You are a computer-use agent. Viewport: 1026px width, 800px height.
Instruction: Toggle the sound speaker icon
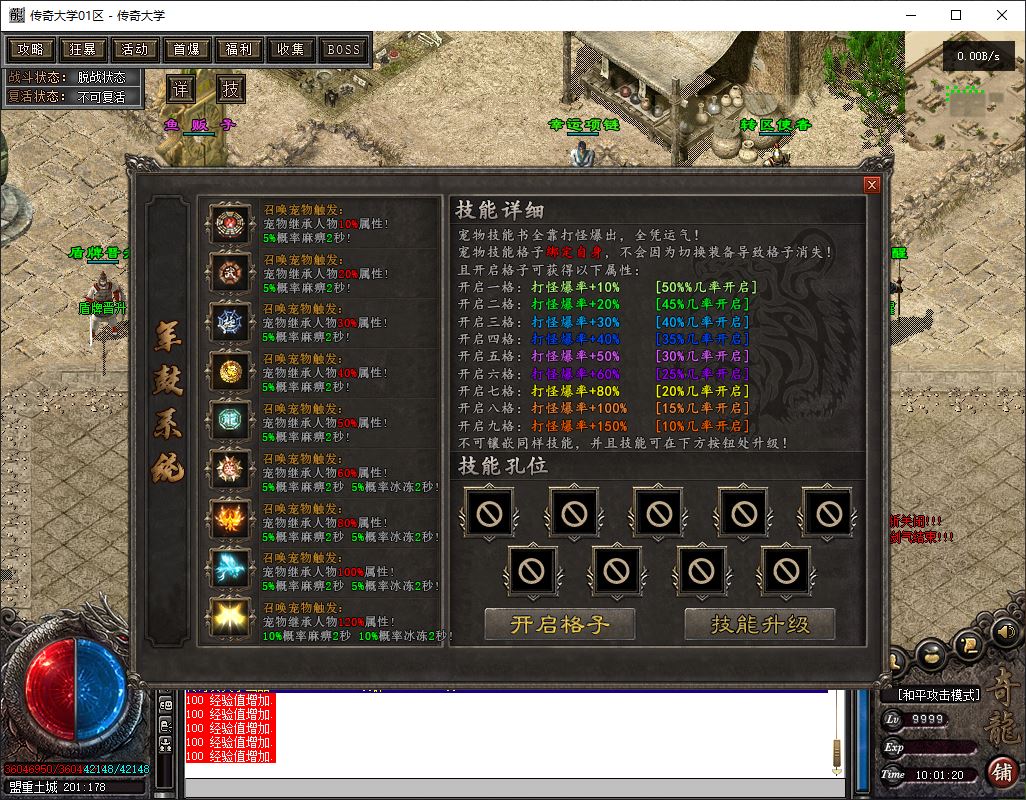click(1004, 631)
